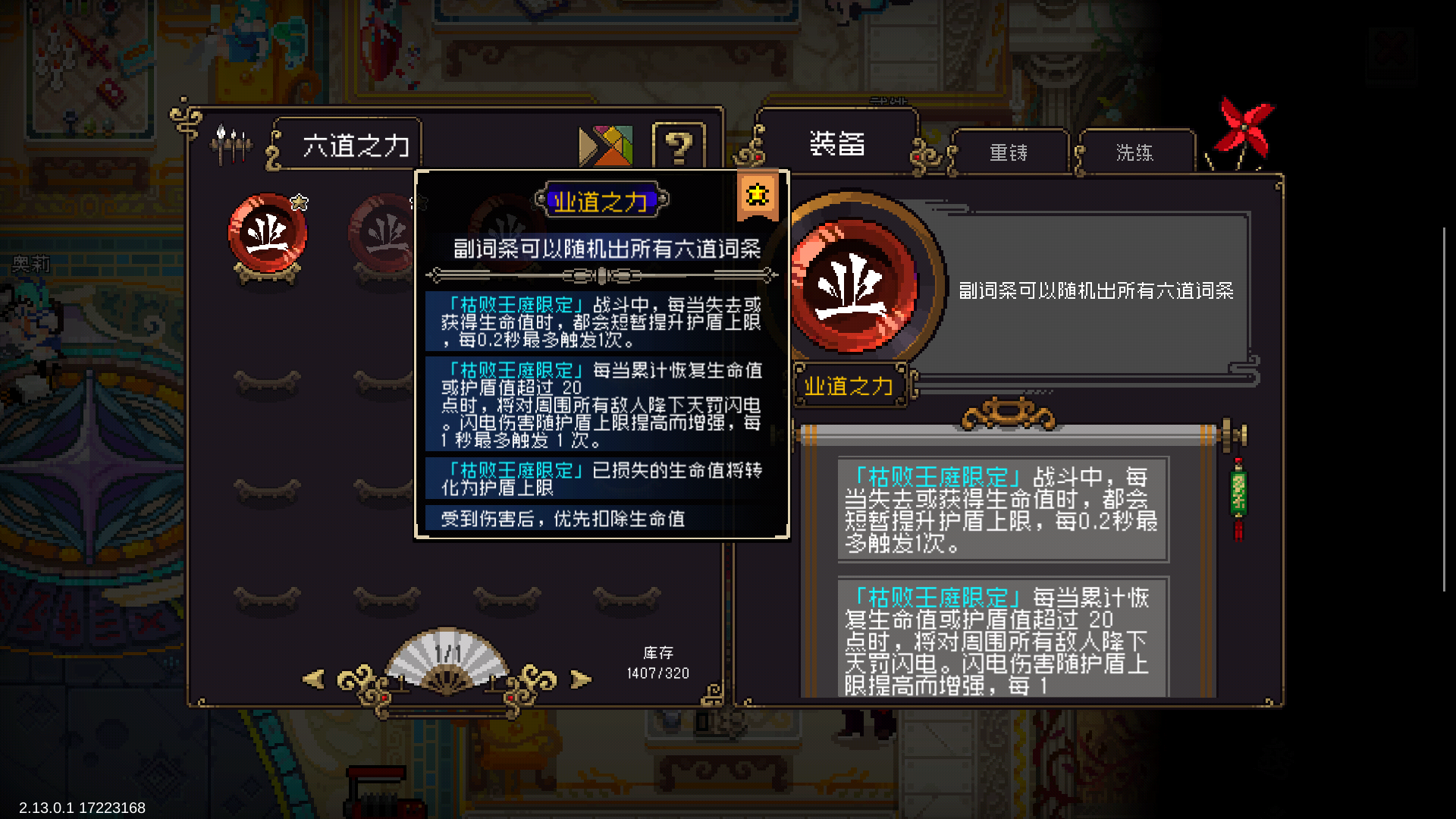
Task: Switch to the 装备 equipment tab
Action: 836,144
